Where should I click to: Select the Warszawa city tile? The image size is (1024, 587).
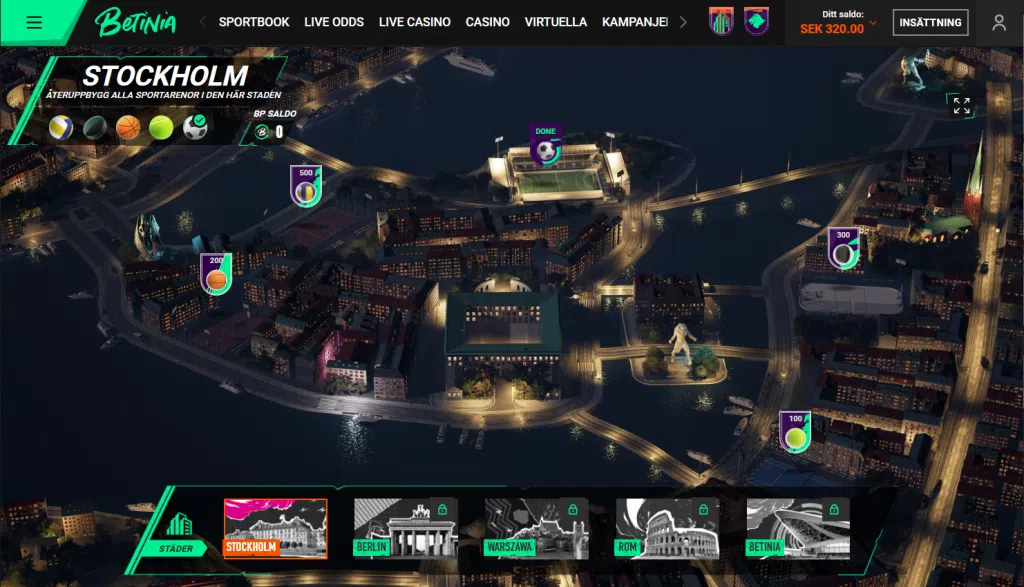tap(535, 528)
